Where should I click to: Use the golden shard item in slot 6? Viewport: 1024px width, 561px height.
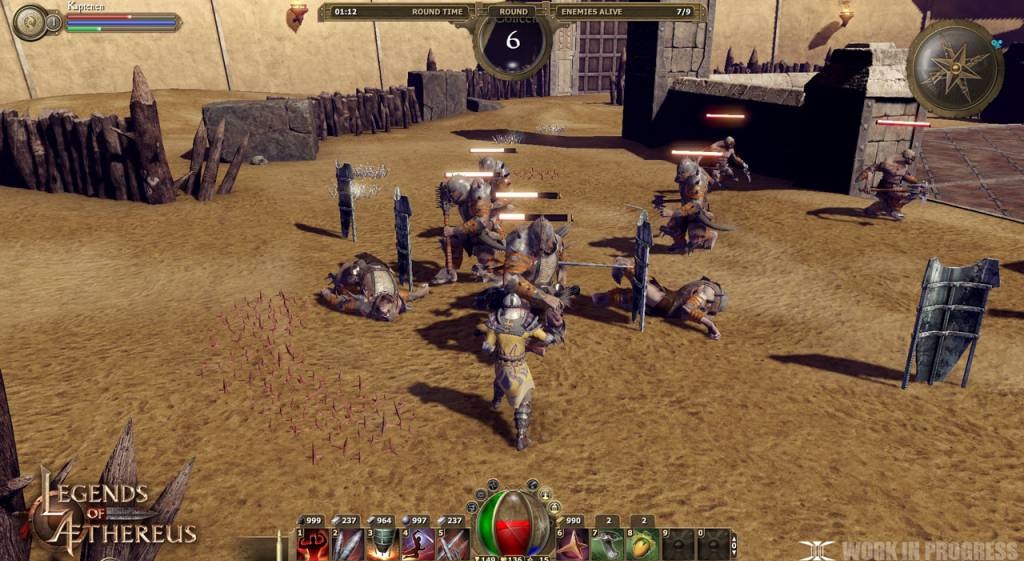(573, 544)
